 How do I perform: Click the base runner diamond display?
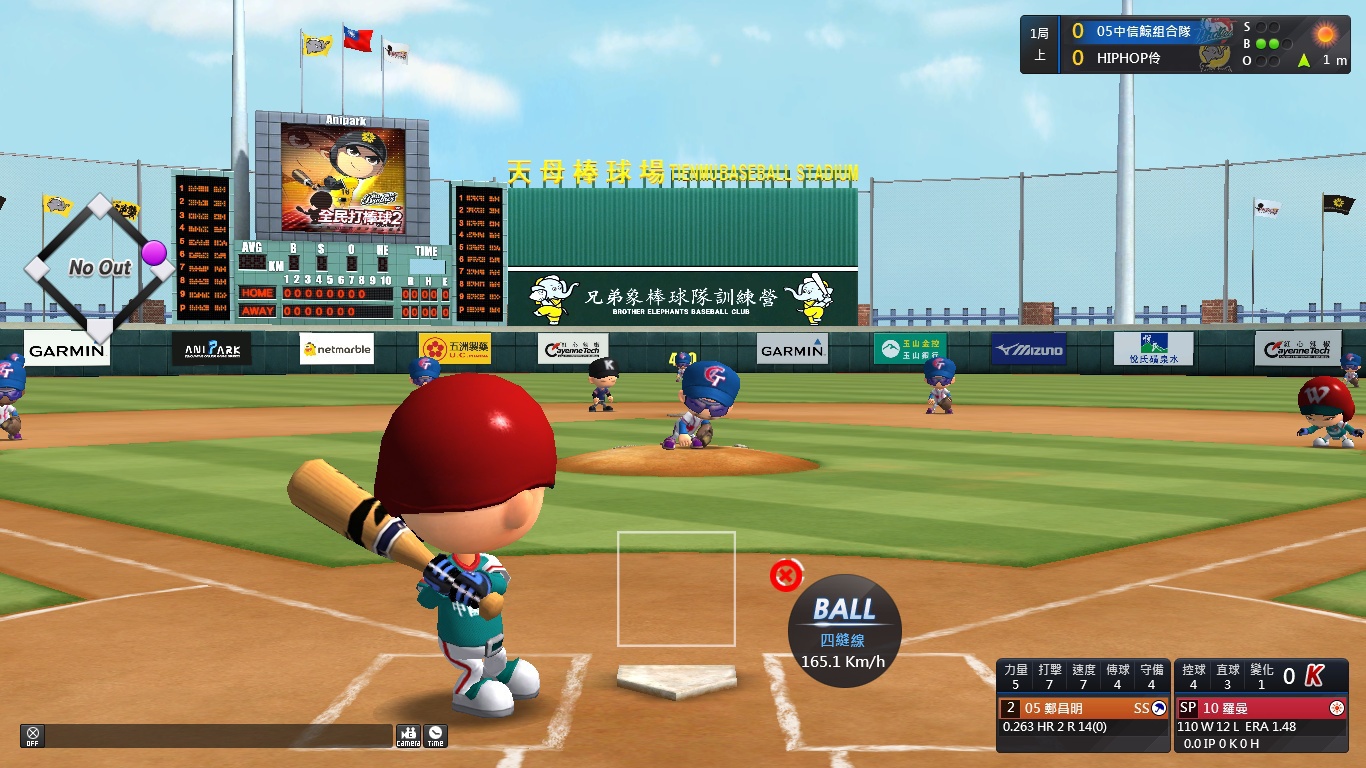point(99,267)
